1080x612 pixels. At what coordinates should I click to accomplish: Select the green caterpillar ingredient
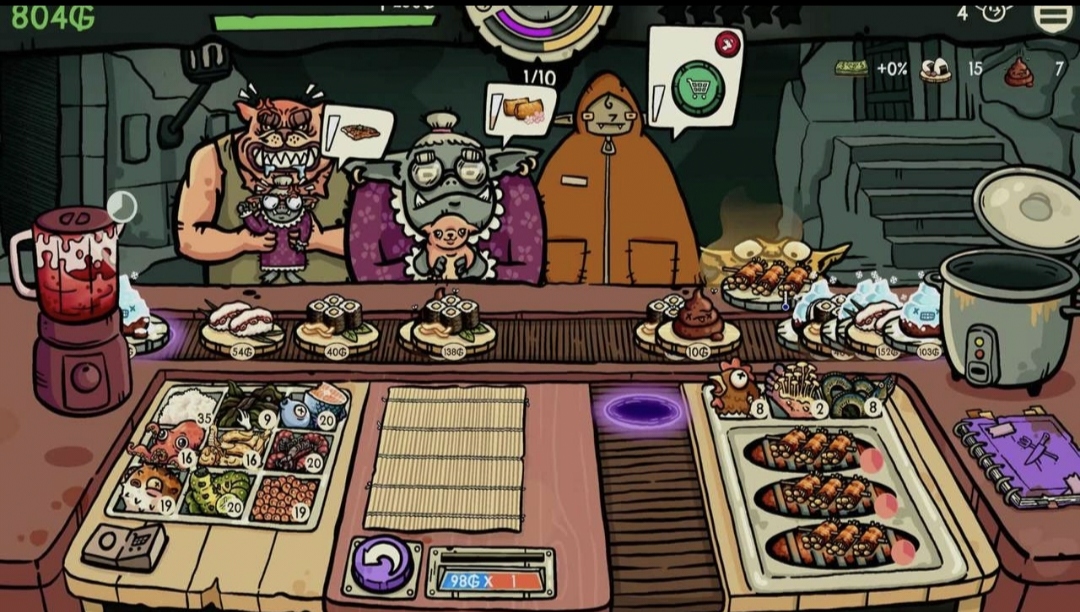coord(216,490)
